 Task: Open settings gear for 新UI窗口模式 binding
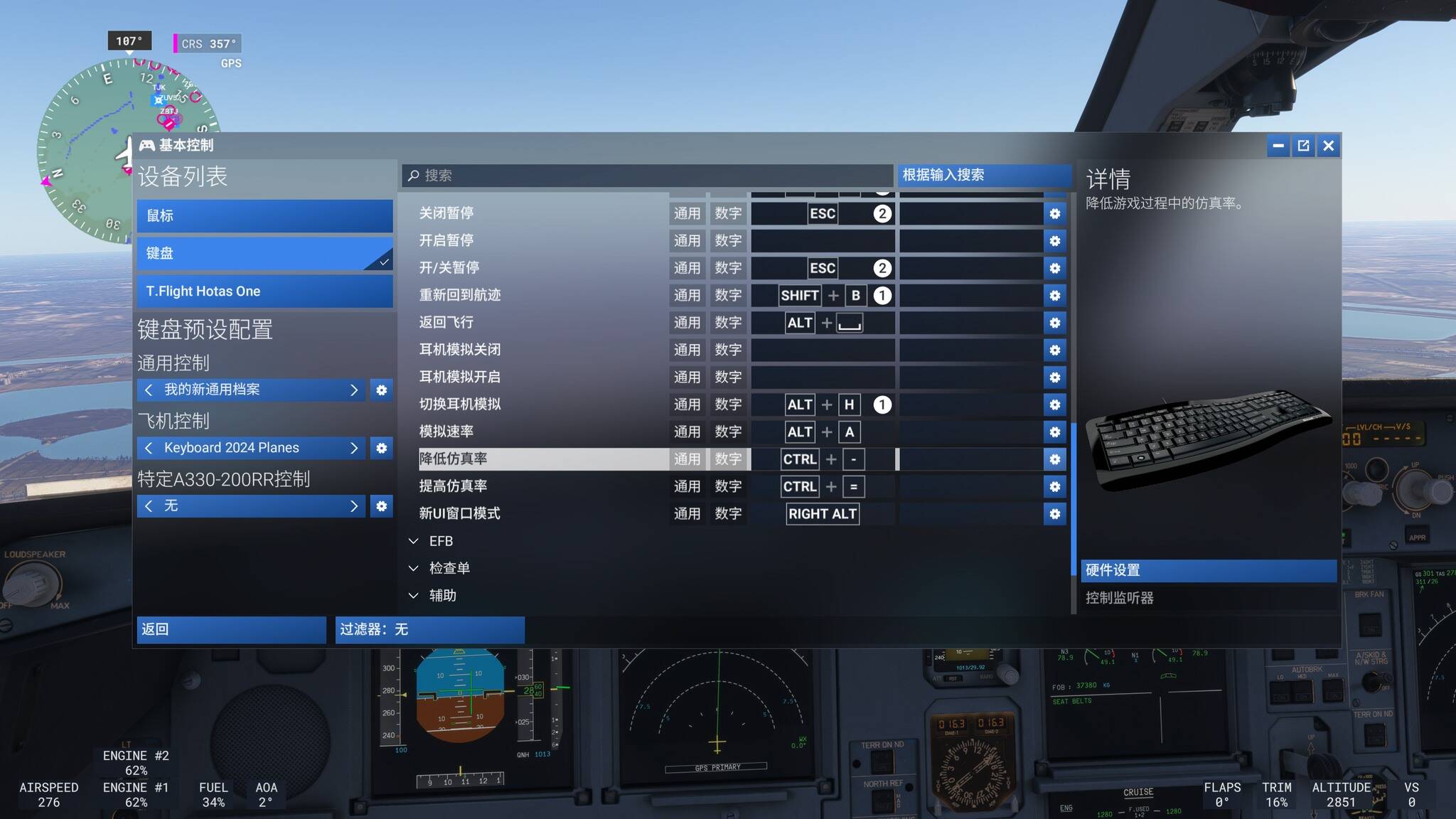click(x=1055, y=514)
